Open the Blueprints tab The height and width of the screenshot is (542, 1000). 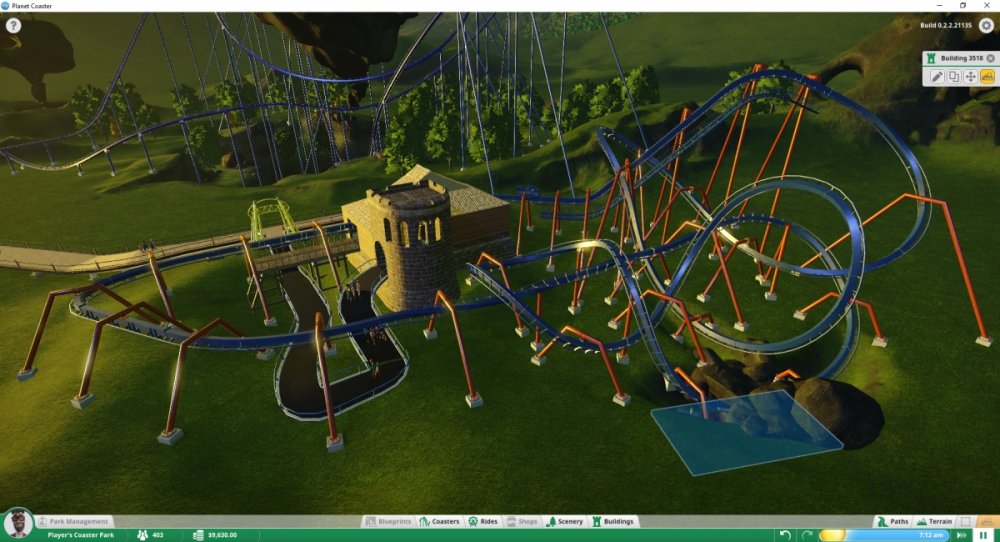click(x=389, y=521)
